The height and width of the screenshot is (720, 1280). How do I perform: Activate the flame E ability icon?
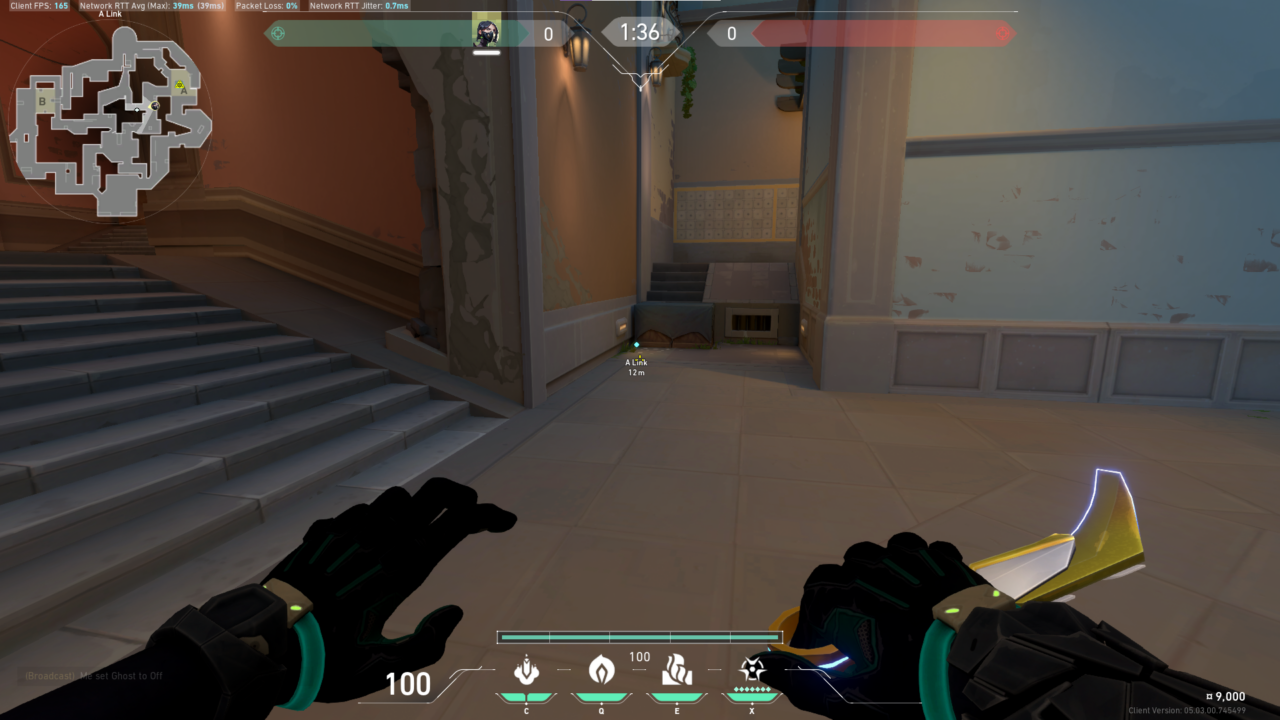point(677,669)
